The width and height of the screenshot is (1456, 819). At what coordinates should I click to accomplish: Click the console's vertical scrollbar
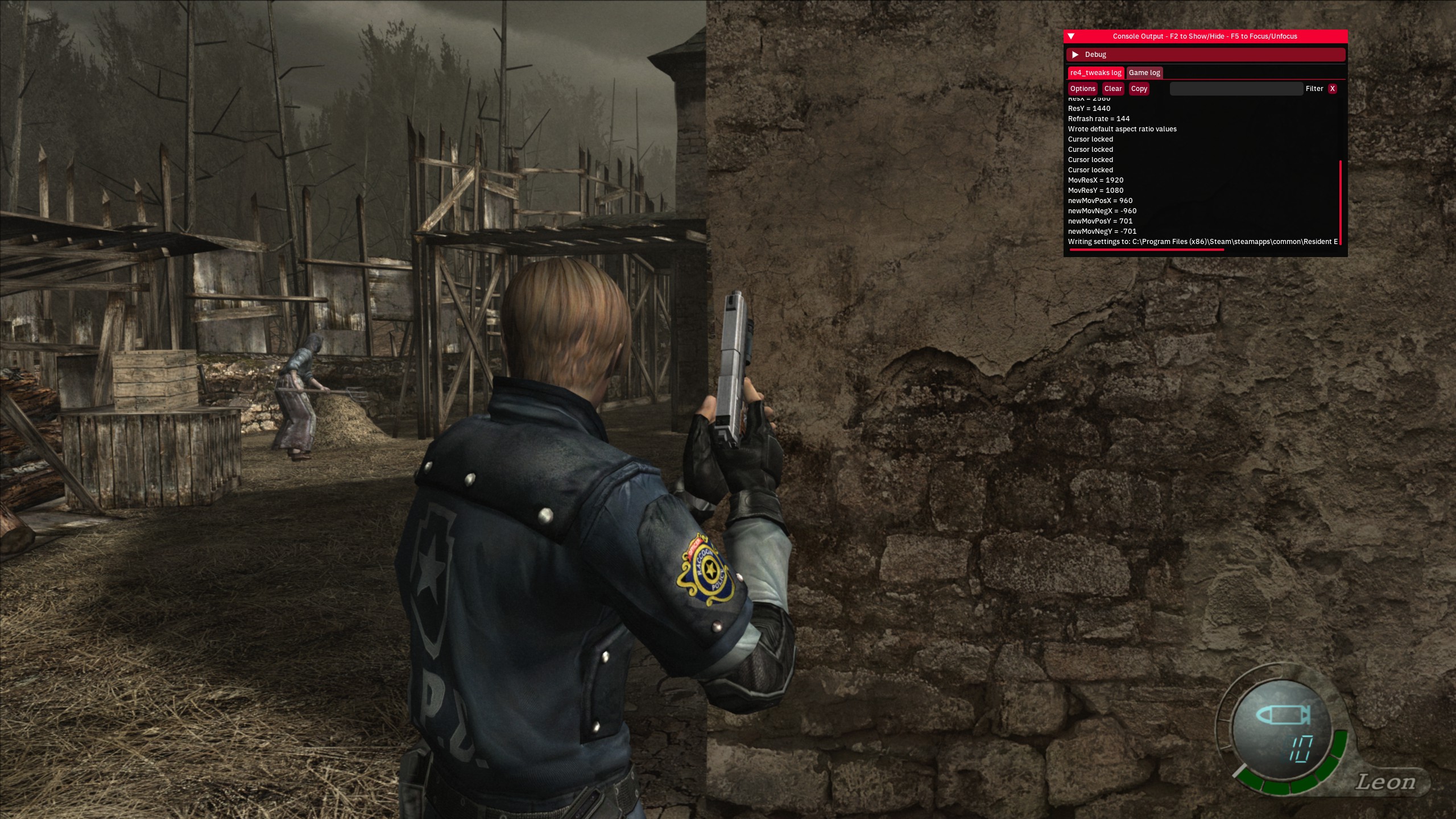coord(1341,202)
